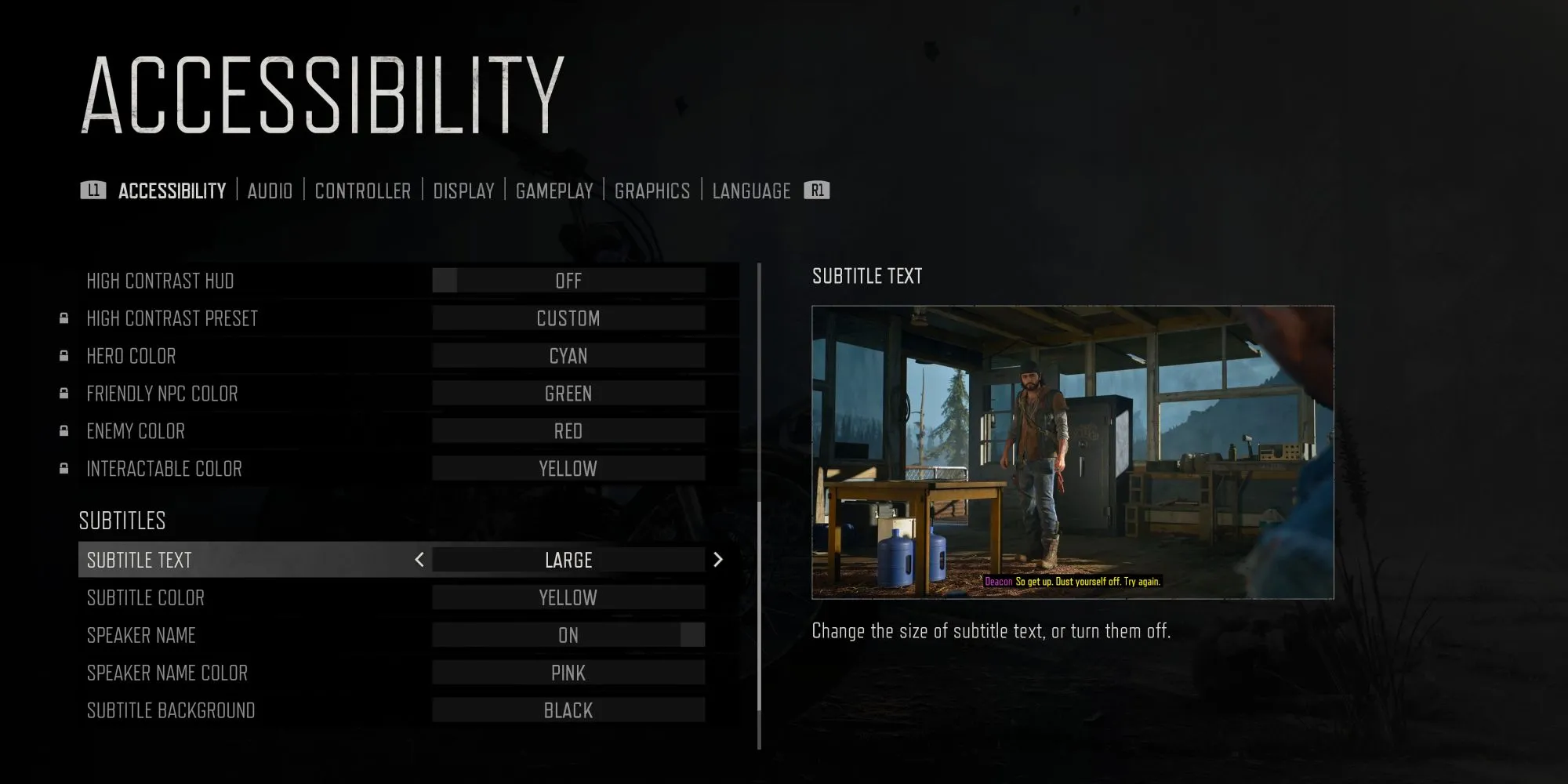Choose the Friendly NPC Color row

point(568,394)
